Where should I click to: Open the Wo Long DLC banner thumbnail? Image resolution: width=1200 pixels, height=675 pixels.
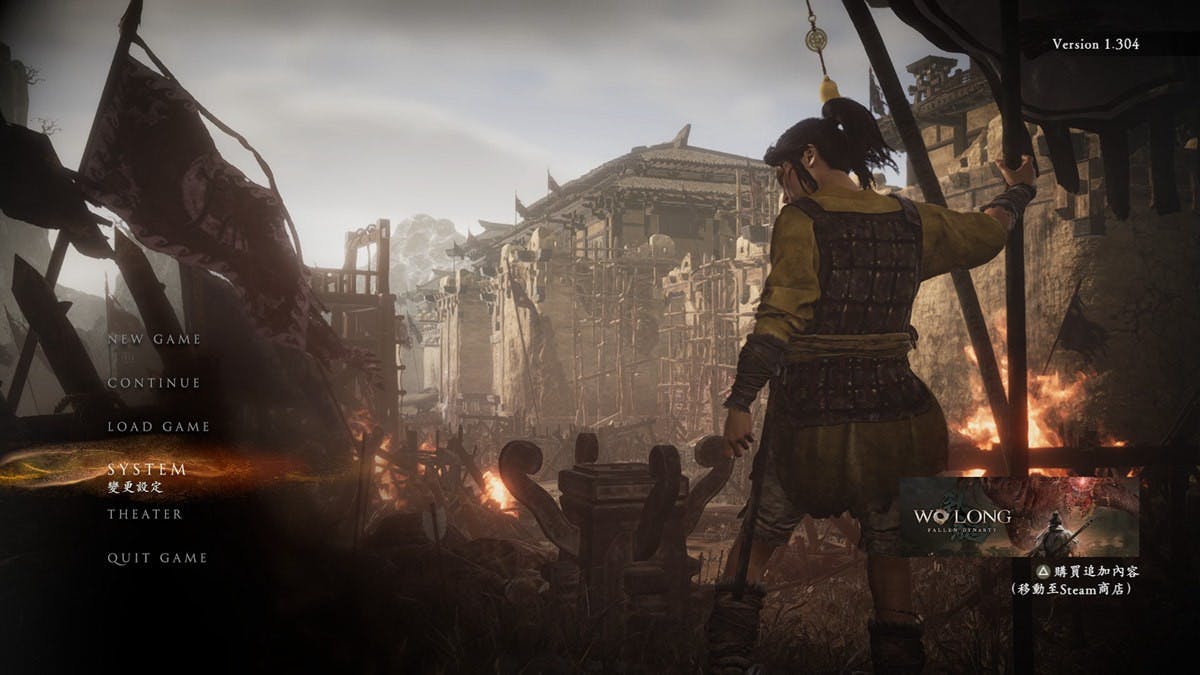tap(1018, 516)
